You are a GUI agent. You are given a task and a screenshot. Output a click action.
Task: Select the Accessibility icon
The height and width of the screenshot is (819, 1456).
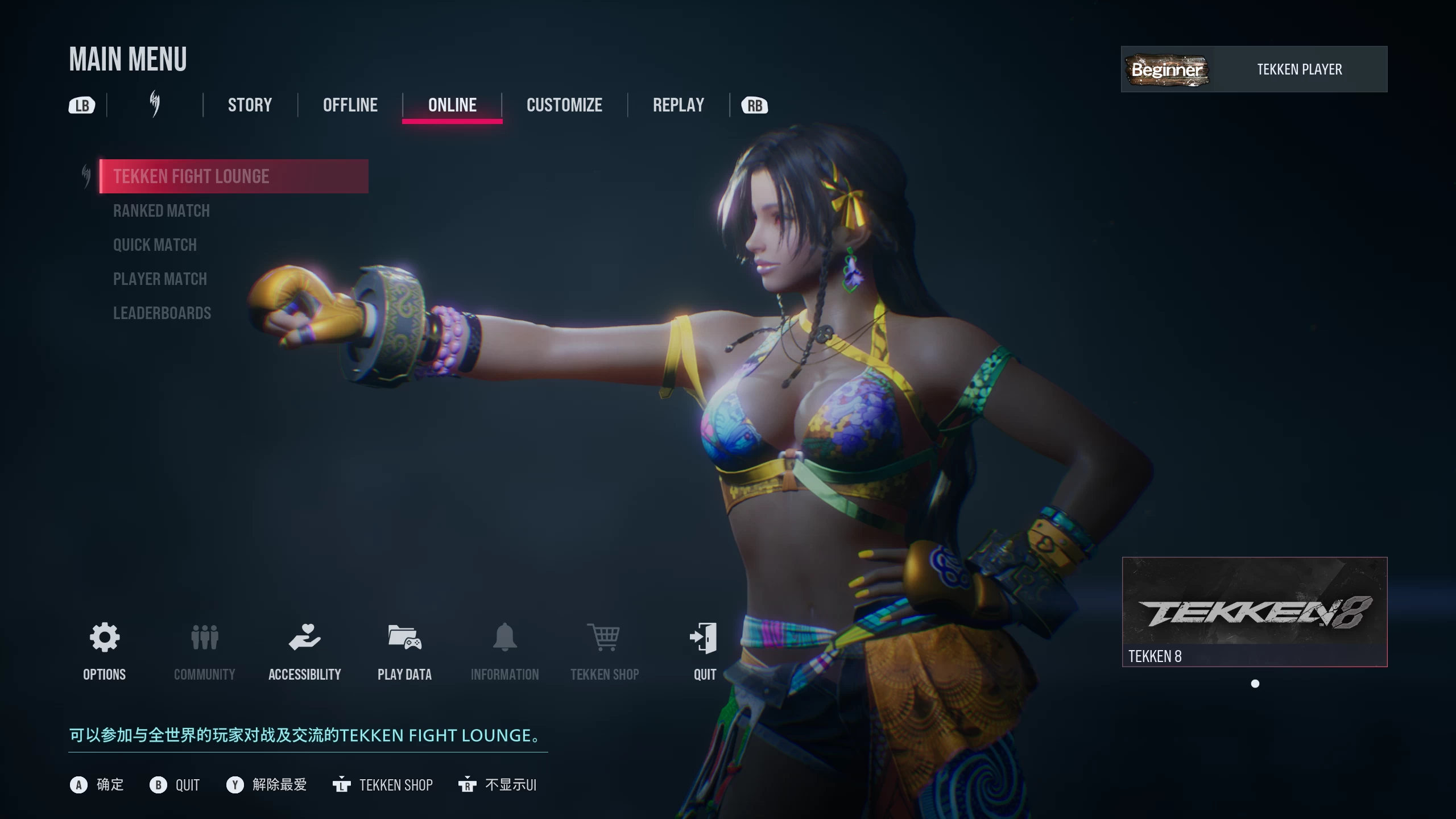[x=305, y=639]
